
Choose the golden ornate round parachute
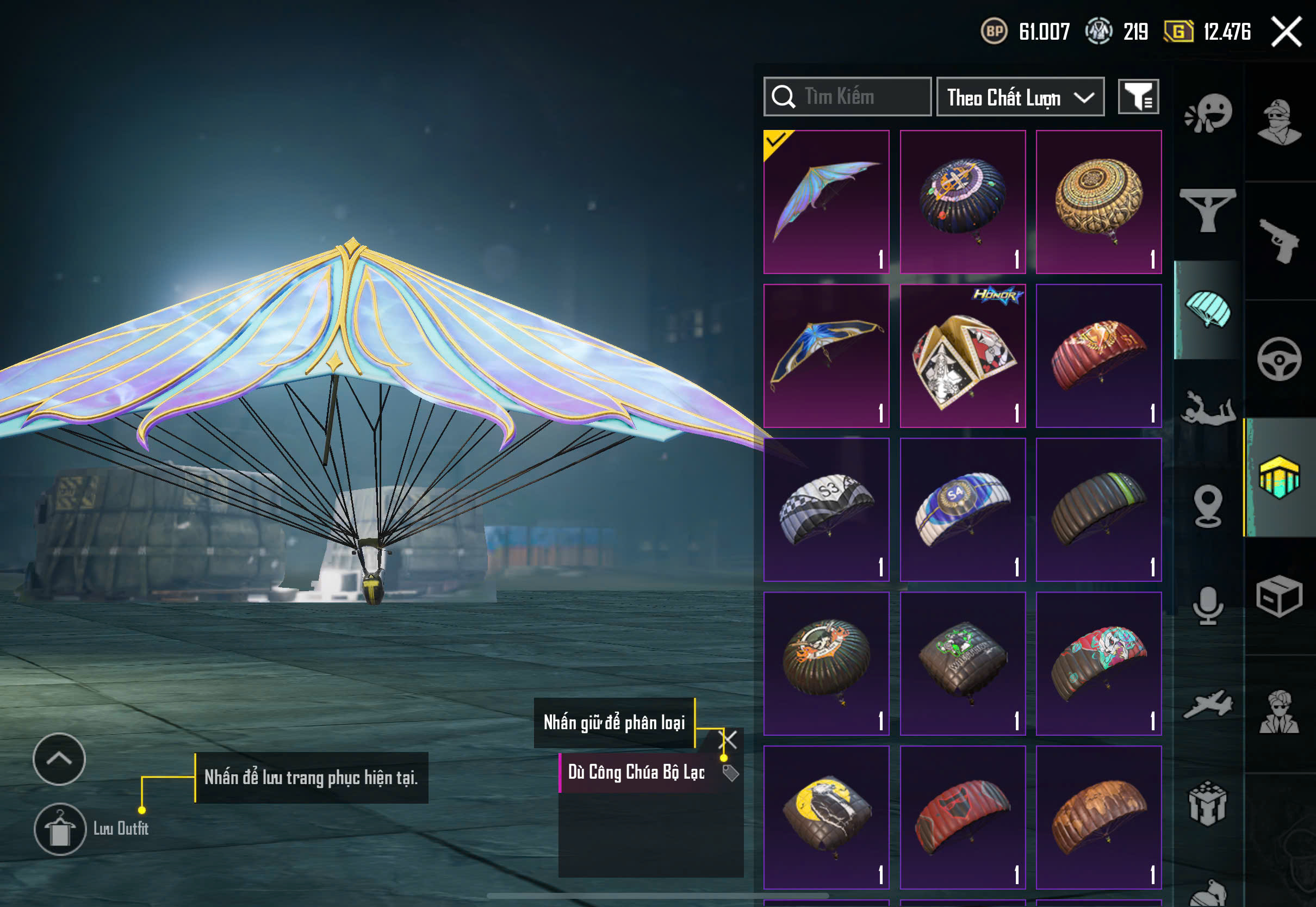pos(1098,202)
